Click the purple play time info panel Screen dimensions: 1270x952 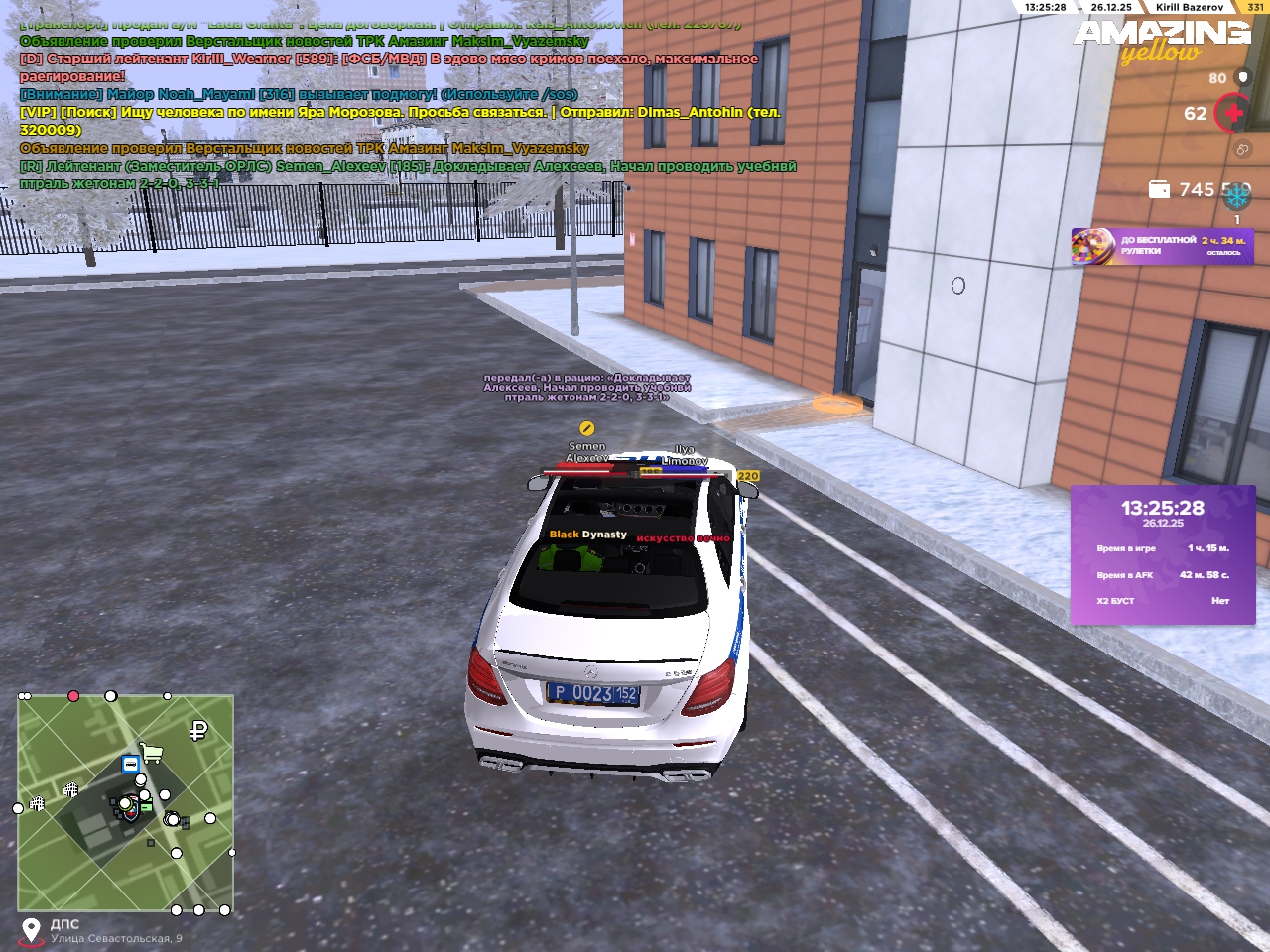1163,554
